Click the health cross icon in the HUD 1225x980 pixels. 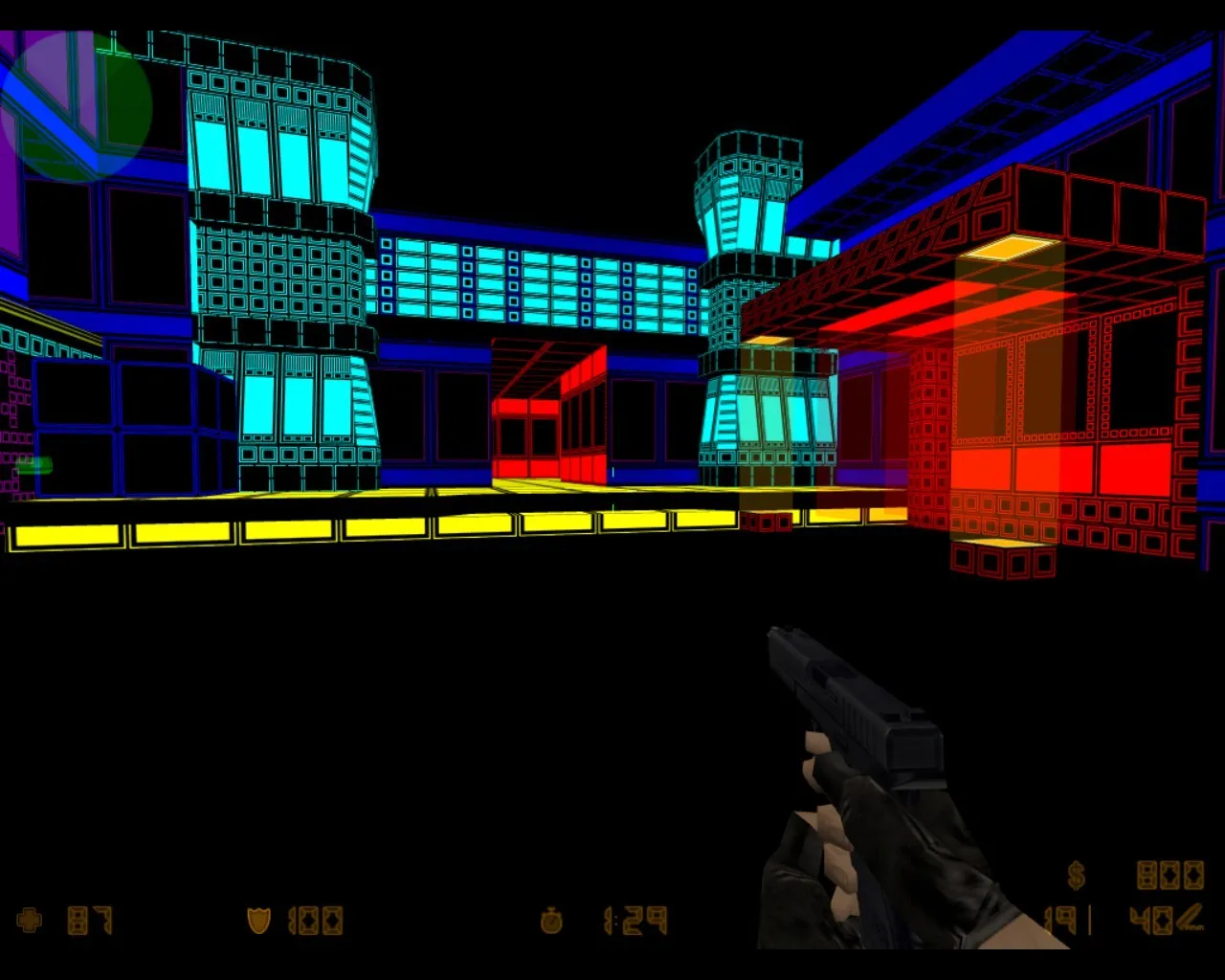(29, 919)
